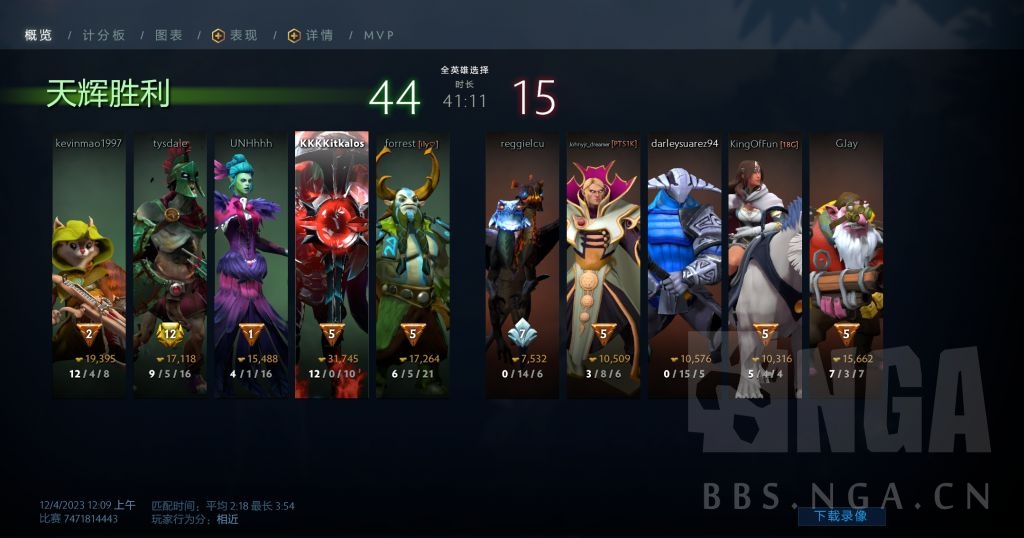Open GJay's Sniper player card
This screenshot has width=1024, height=538.
click(846, 265)
